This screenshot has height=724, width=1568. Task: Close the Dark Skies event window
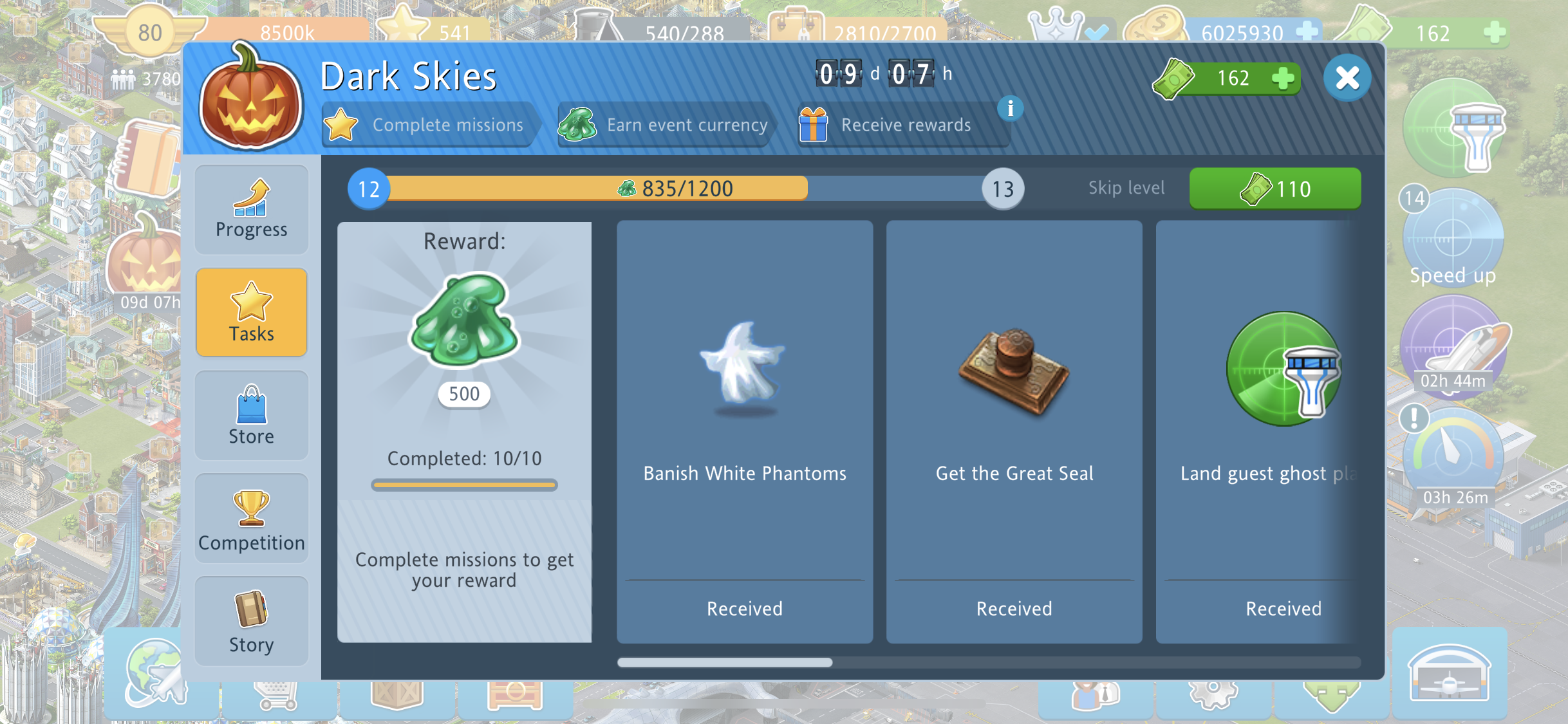[1347, 79]
